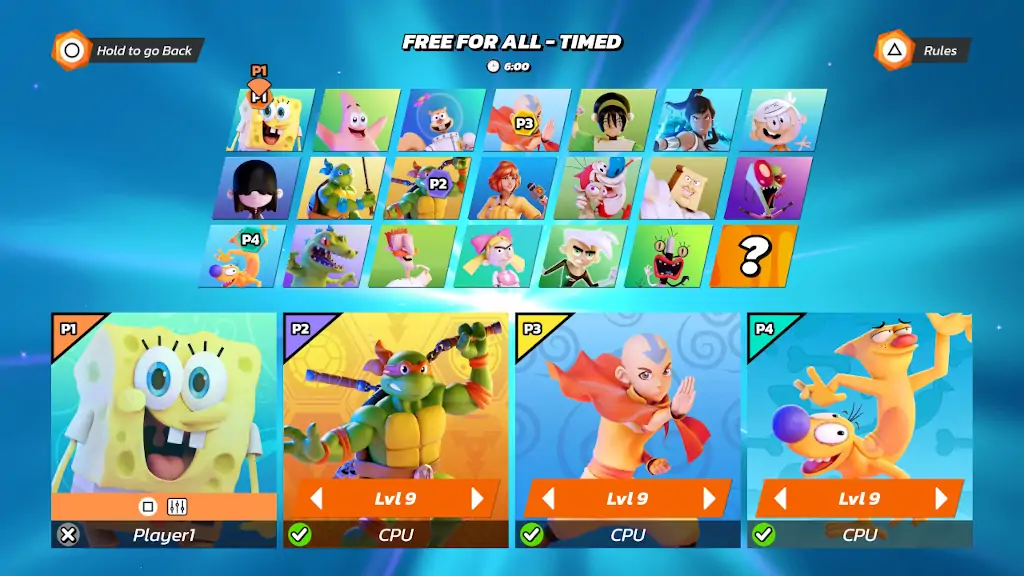The height and width of the screenshot is (576, 1024).
Task: Select Korra's character portrait
Action: point(696,120)
